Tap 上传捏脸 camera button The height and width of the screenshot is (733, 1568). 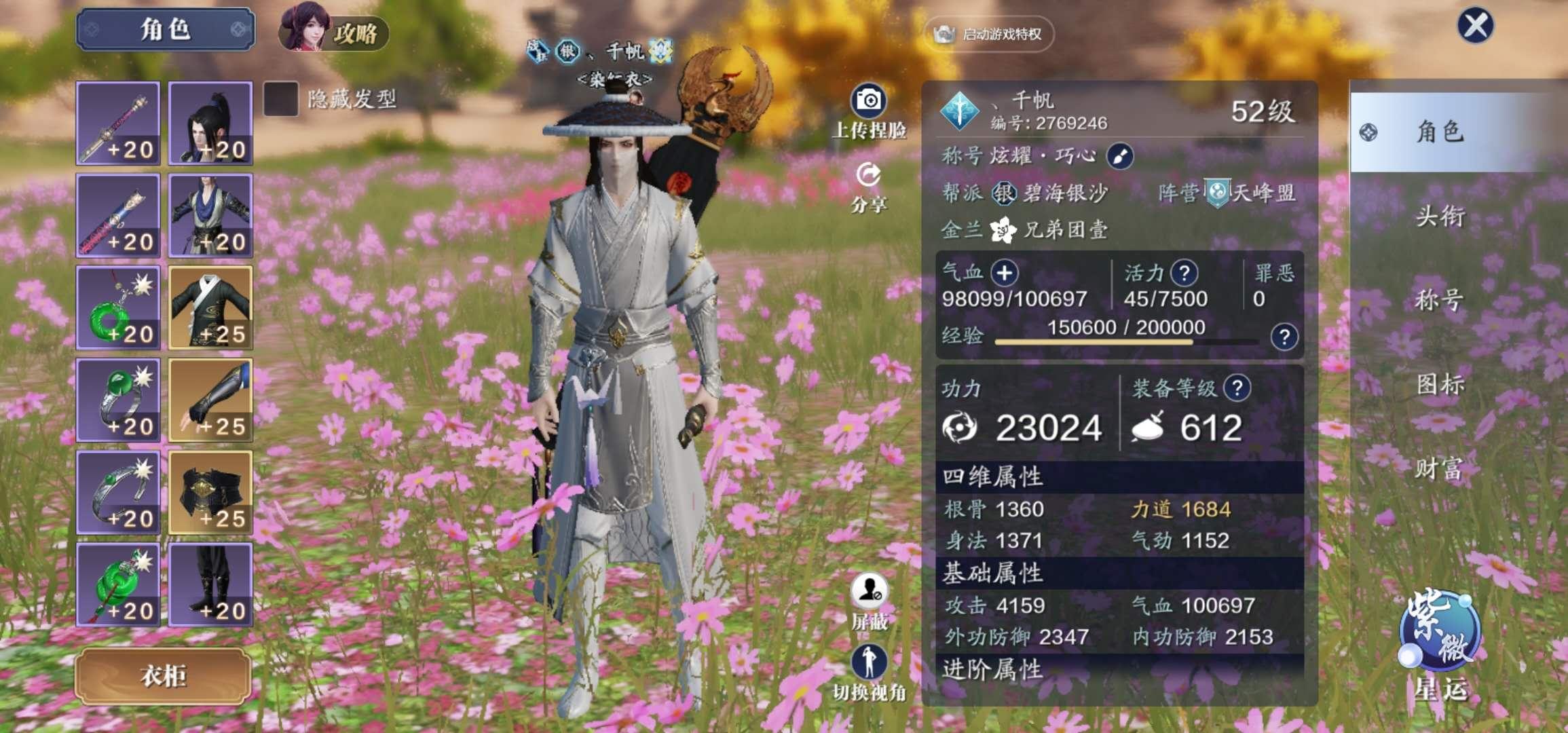tap(869, 102)
